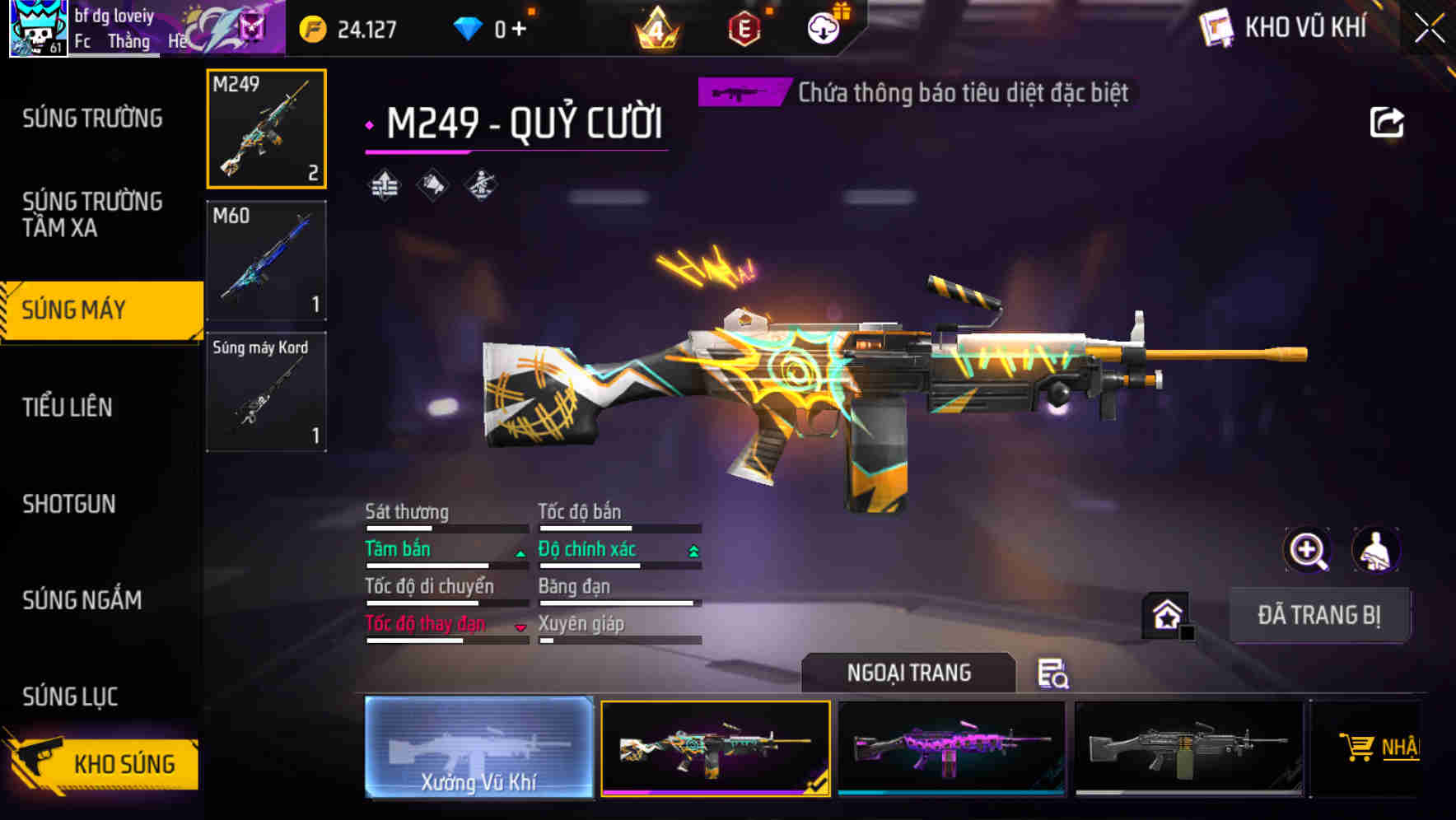1456x820 pixels.
Task: Open the weapon zoom magnifier icon
Action: (x=1309, y=550)
